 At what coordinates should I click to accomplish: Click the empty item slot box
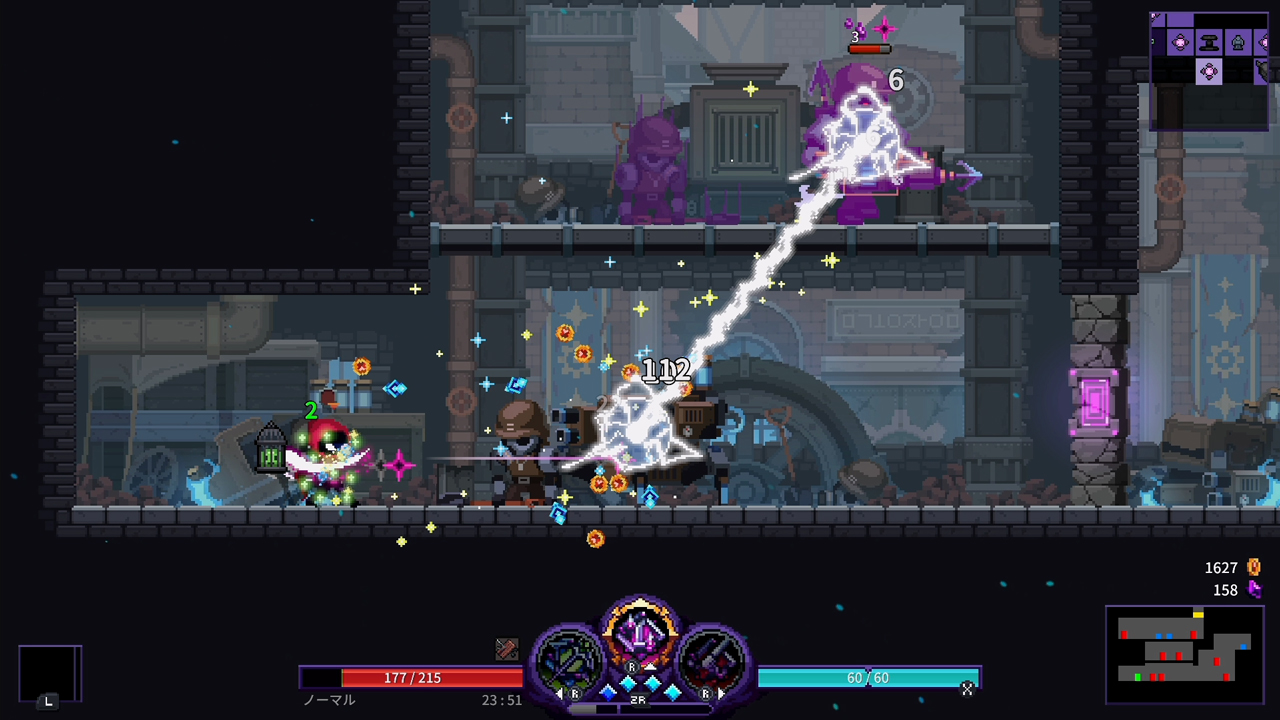(x=49, y=674)
